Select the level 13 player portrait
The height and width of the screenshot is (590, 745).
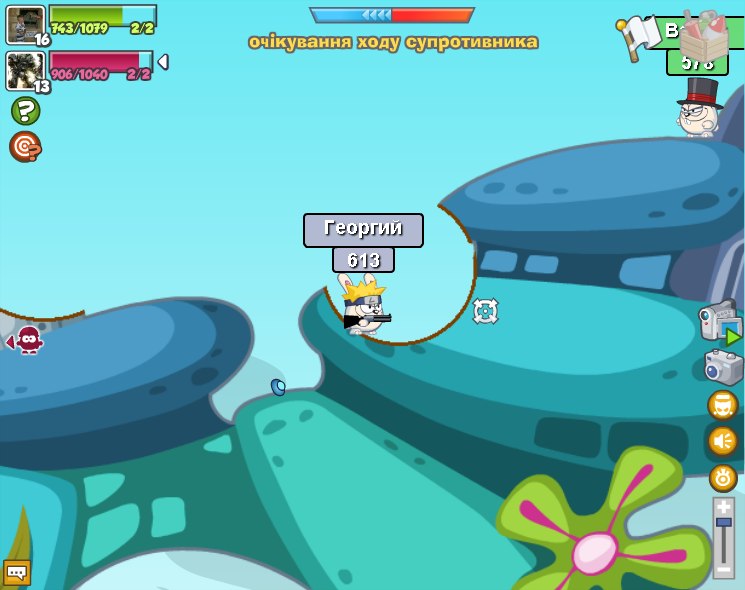pos(25,70)
